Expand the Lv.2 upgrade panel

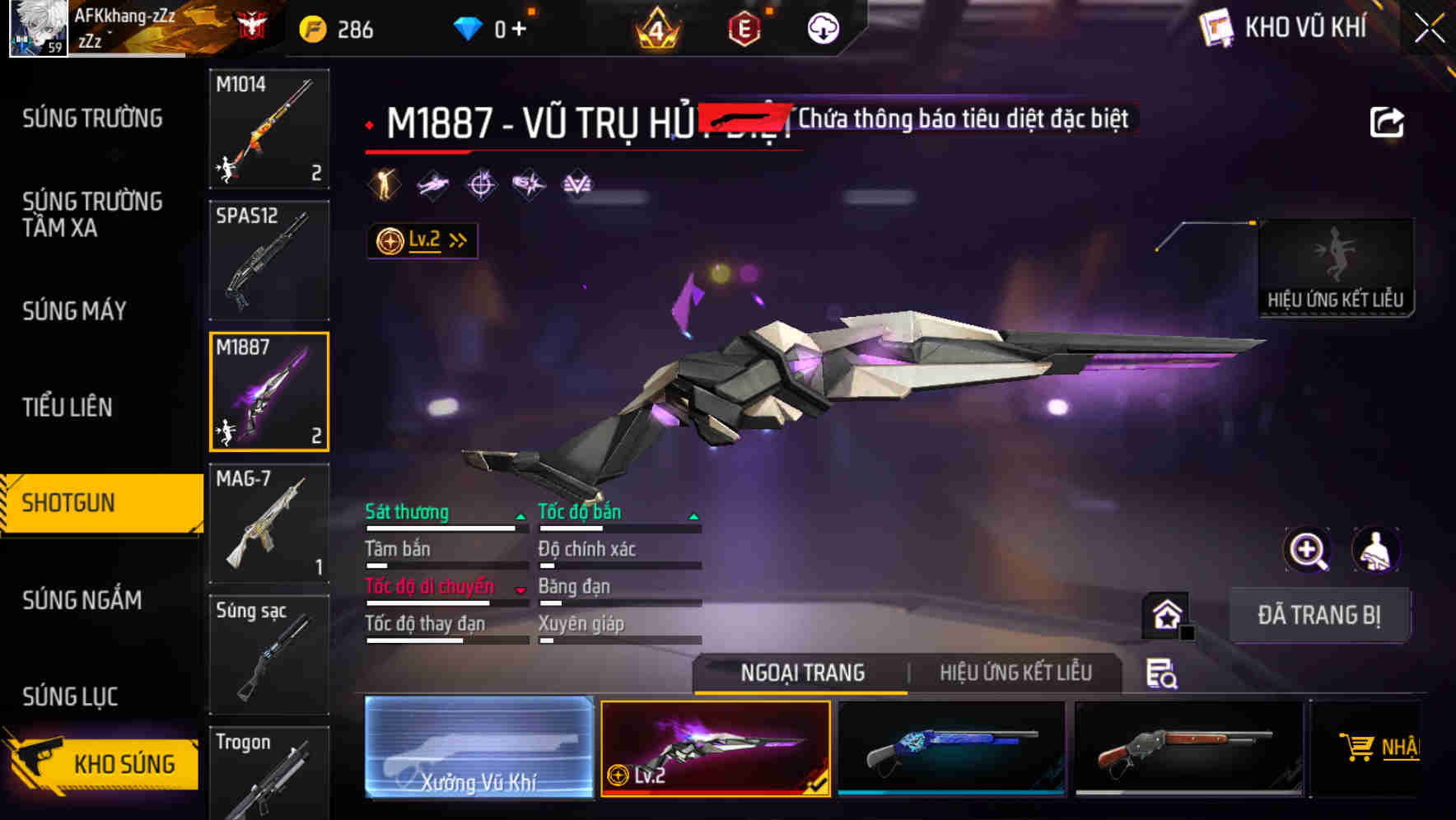tap(422, 240)
